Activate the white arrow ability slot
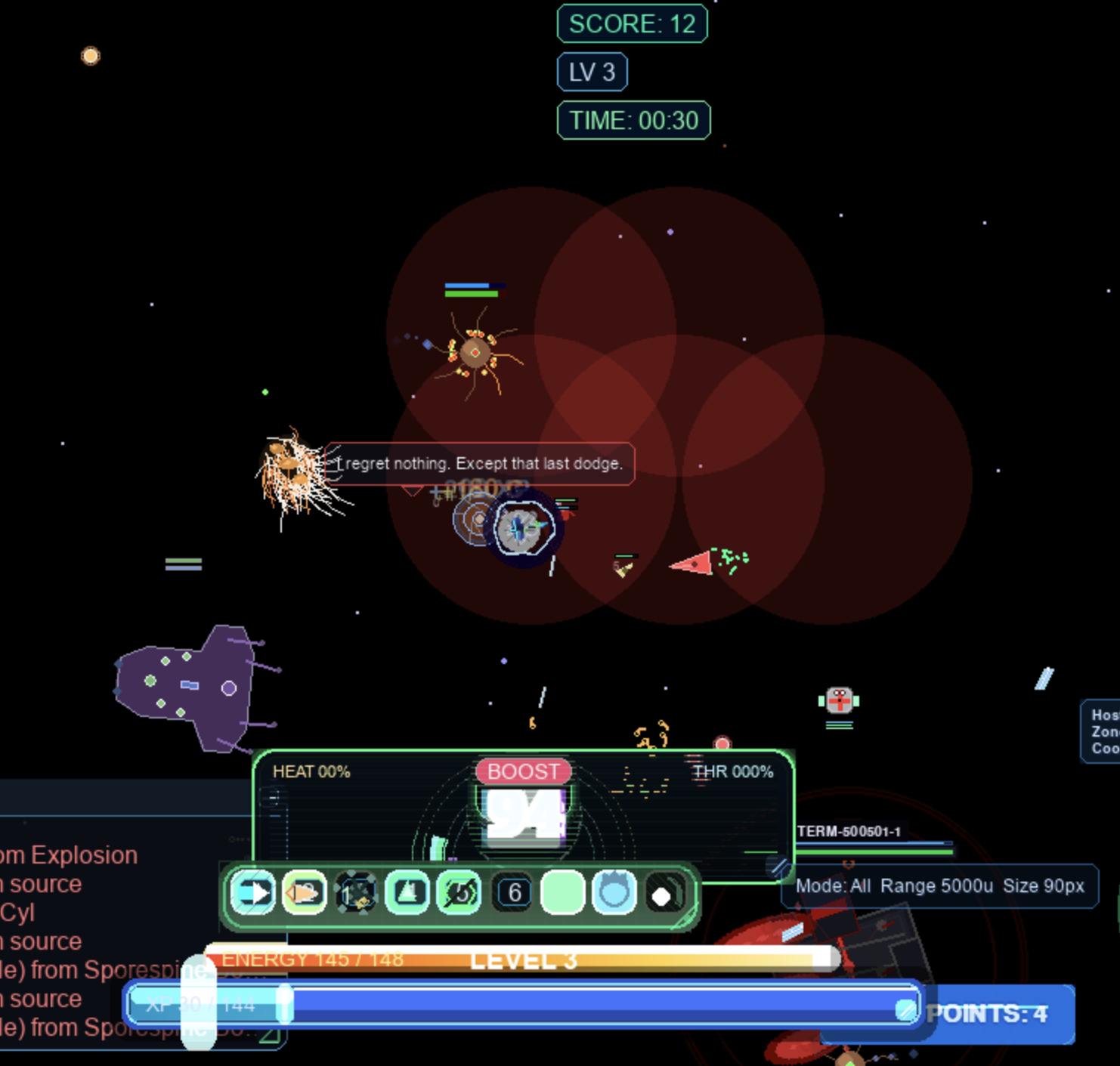Viewport: 1120px width, 1066px height. pos(253,893)
